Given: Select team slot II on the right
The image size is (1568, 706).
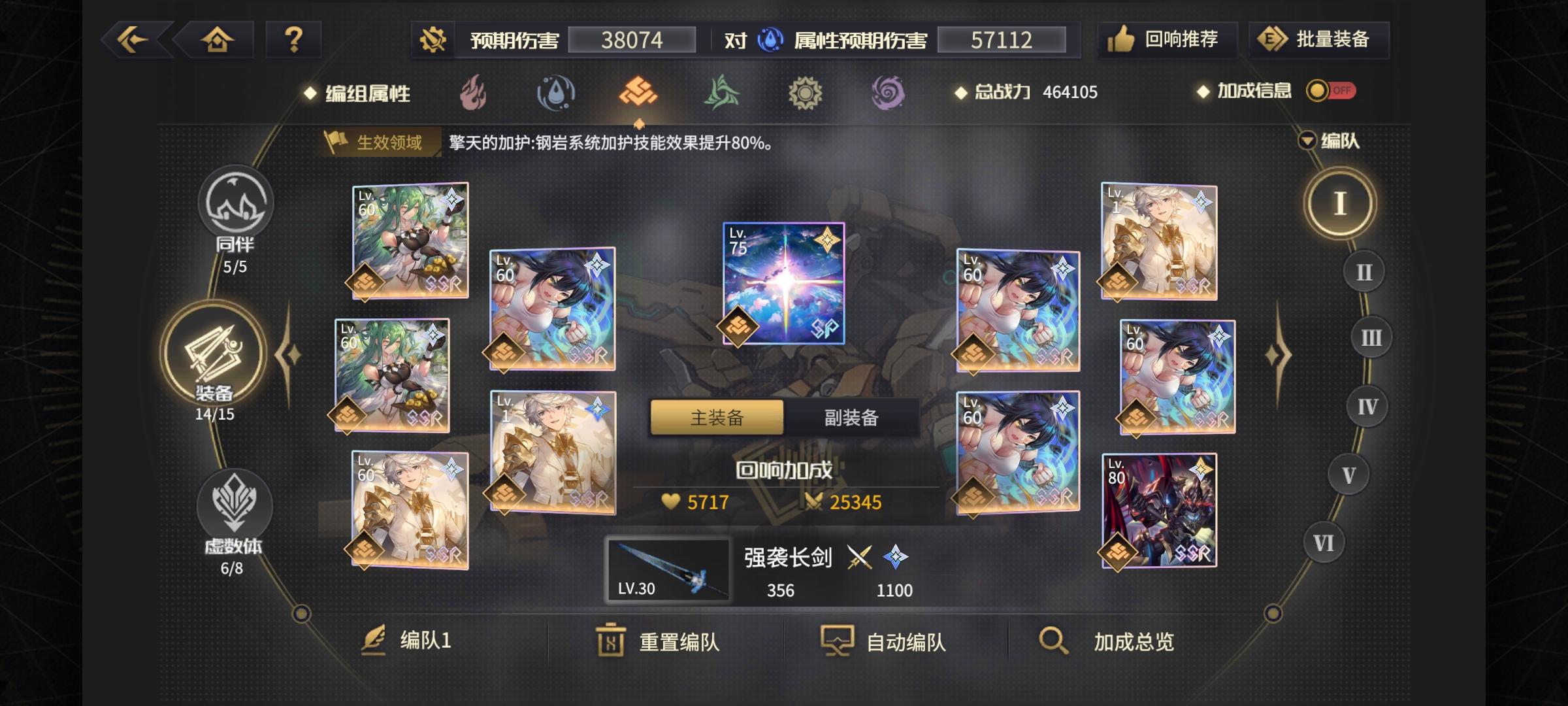Looking at the screenshot, I should pos(1363,271).
